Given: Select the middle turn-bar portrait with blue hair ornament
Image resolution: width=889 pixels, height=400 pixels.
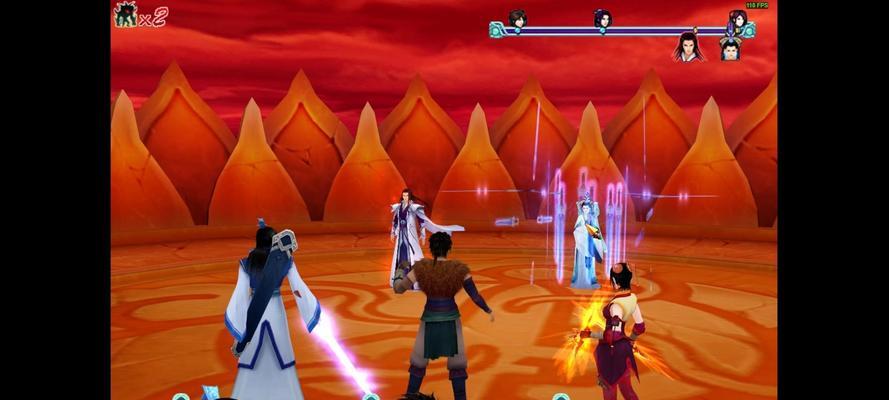Looking at the screenshot, I should tap(602, 18).
